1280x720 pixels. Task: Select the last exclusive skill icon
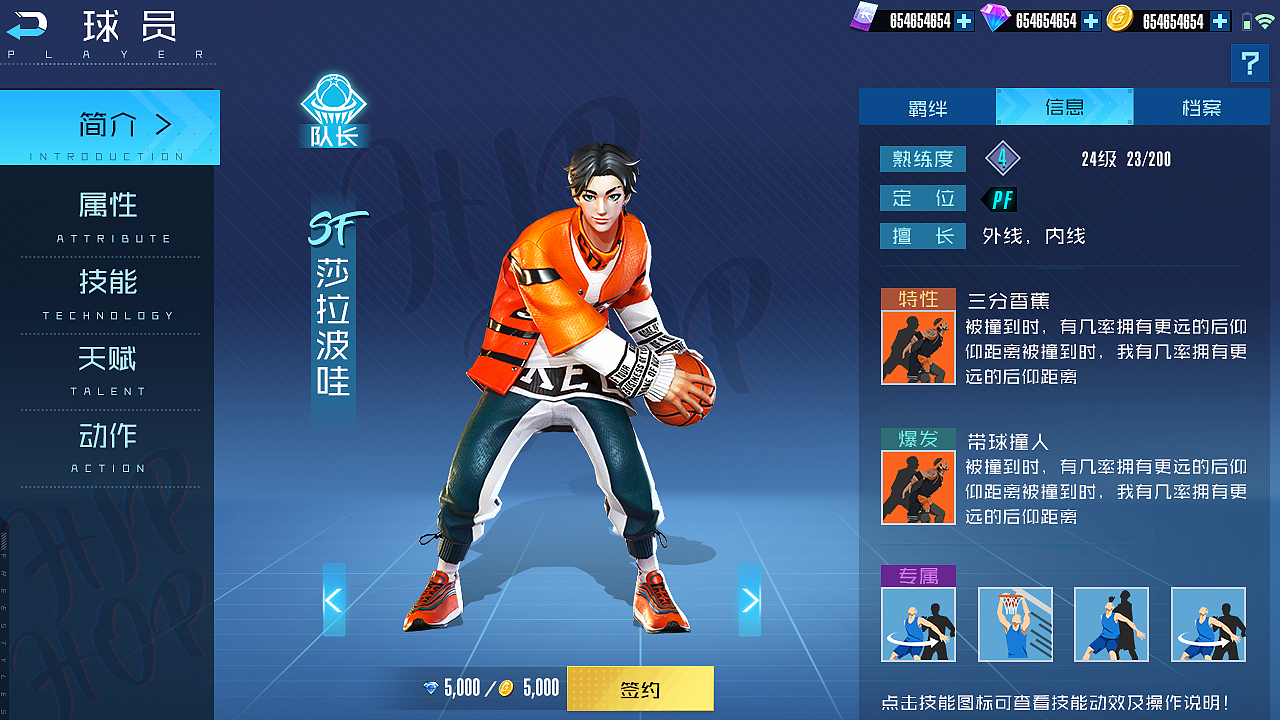1207,624
